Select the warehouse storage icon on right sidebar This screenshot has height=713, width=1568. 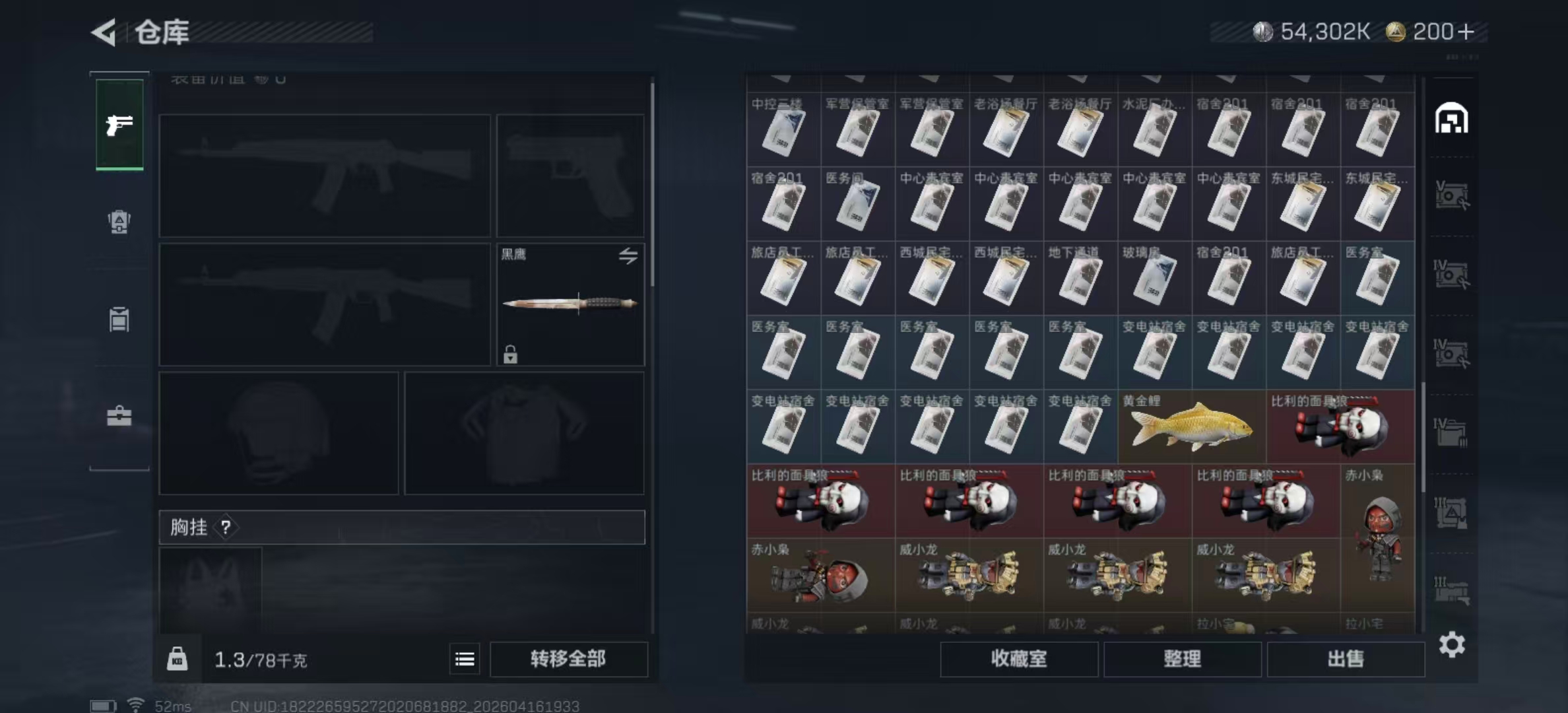click(1452, 119)
